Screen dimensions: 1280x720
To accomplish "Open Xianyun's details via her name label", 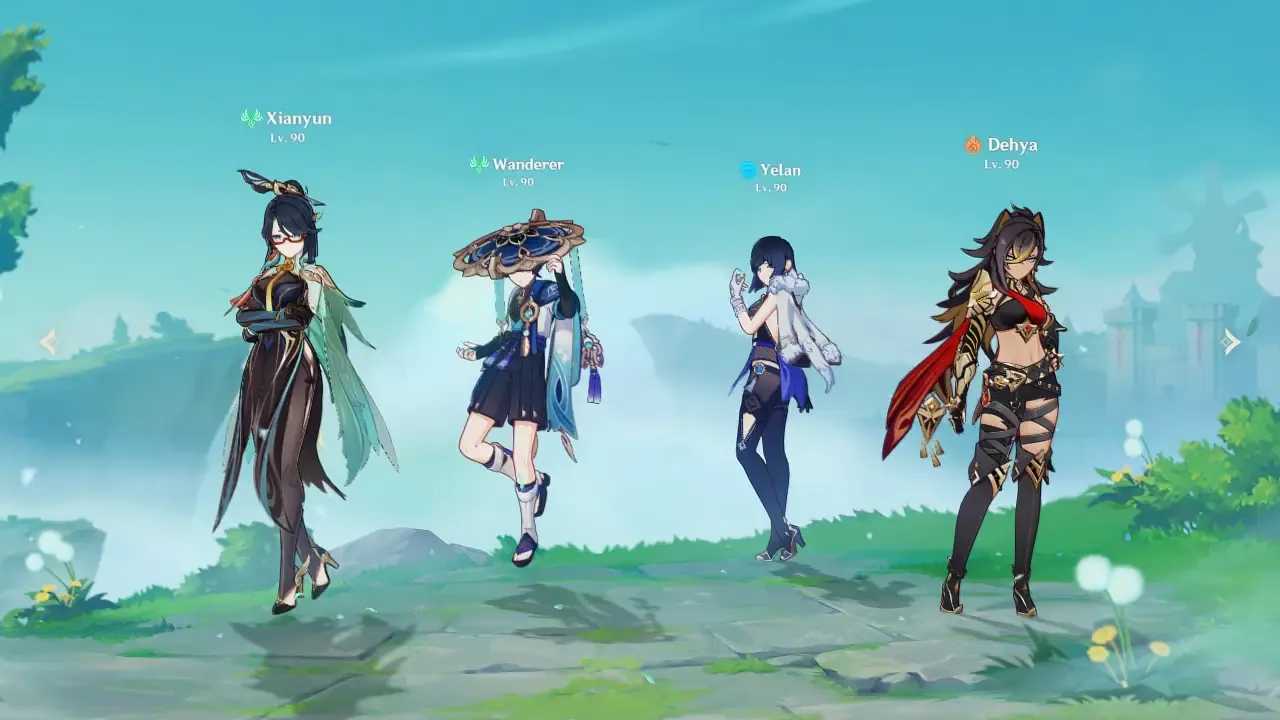I will coord(301,119).
